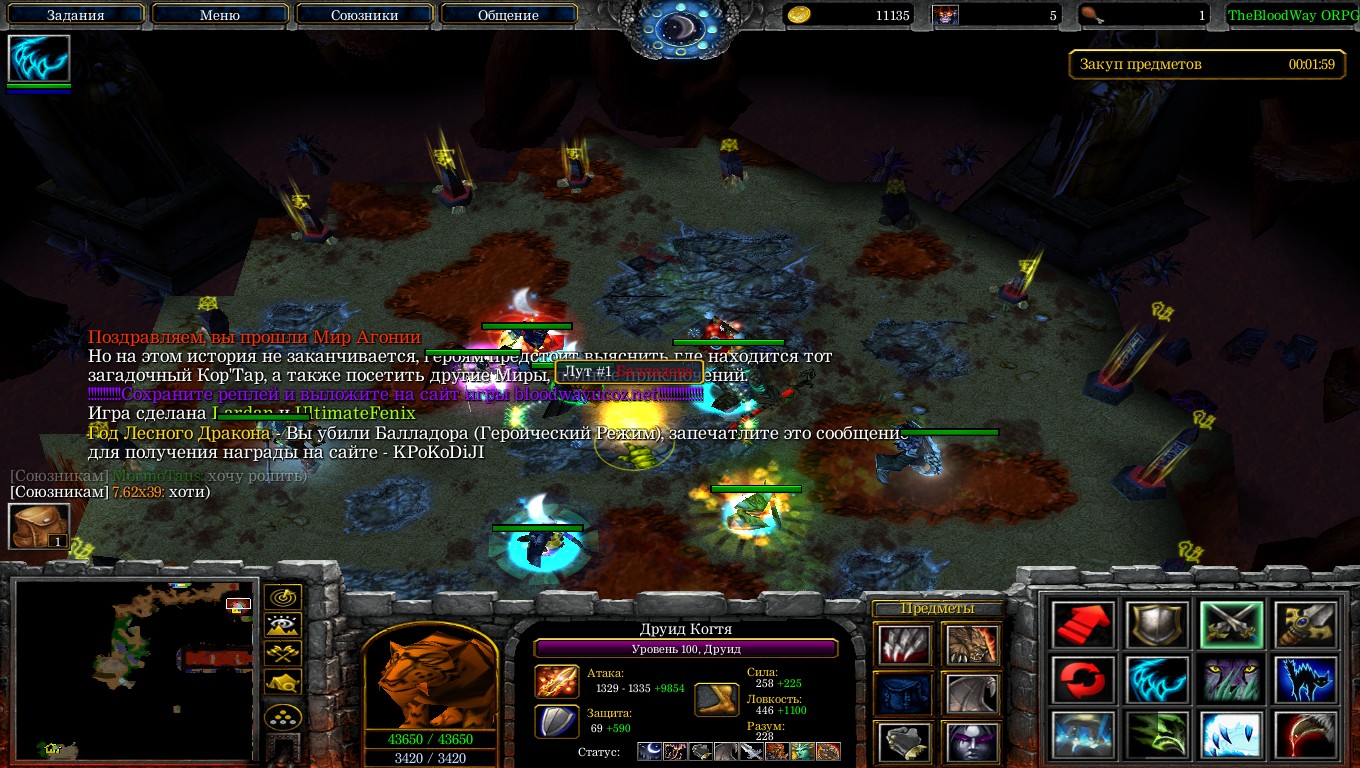Open the Задания quests menu

coord(75,15)
